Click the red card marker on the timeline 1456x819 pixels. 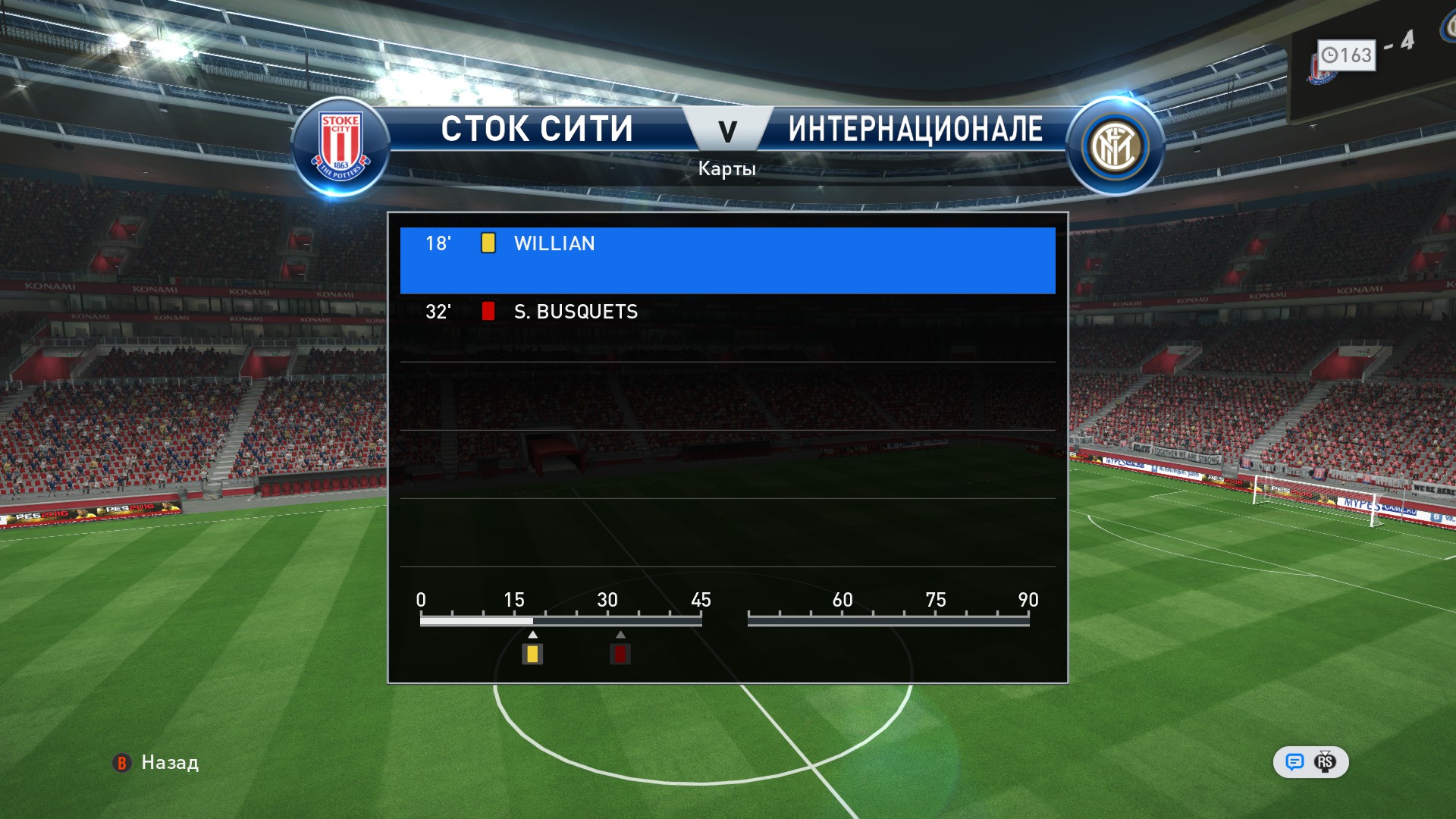(x=620, y=654)
